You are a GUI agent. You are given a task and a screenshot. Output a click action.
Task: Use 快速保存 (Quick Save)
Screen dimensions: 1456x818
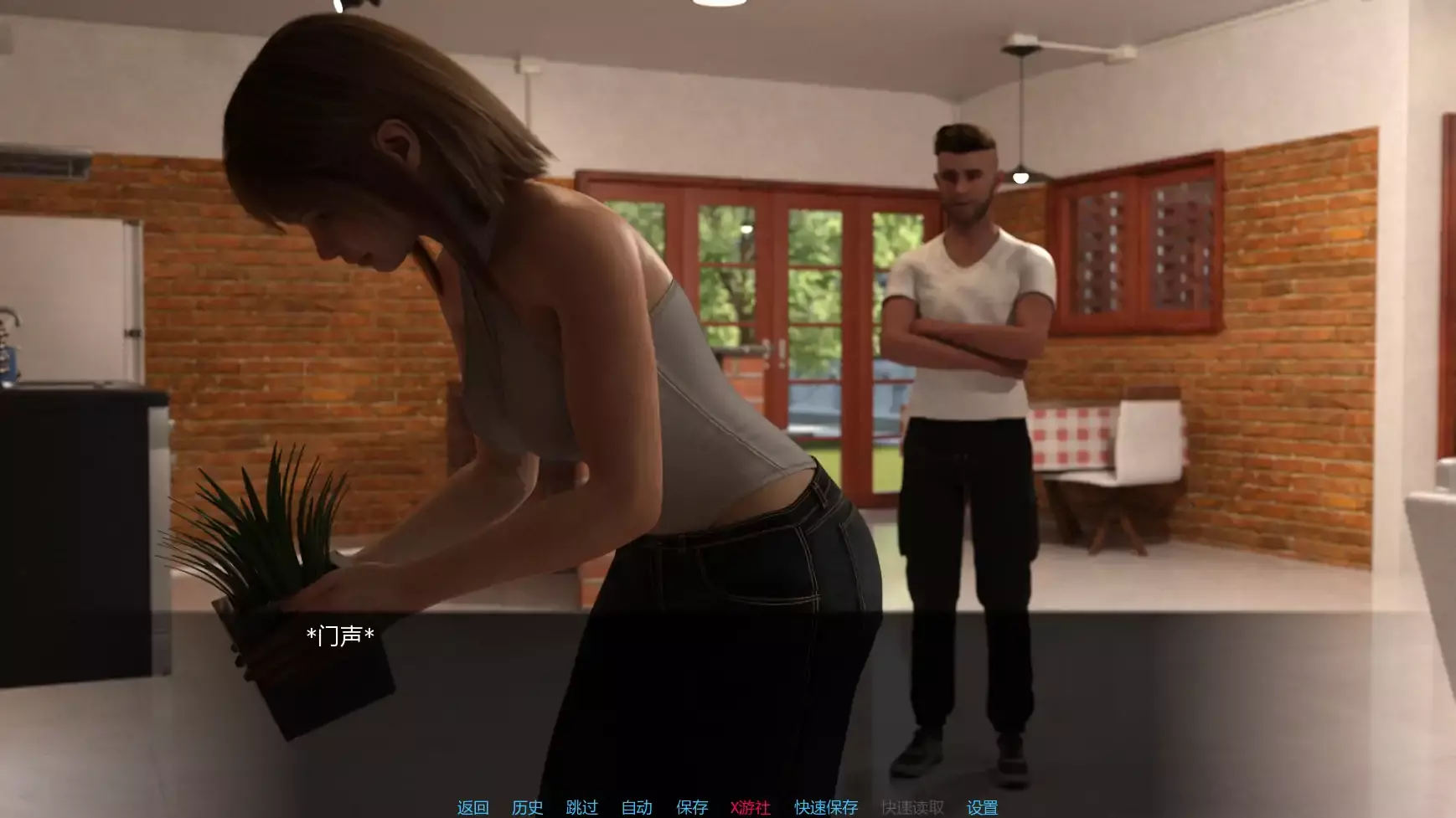(x=826, y=807)
